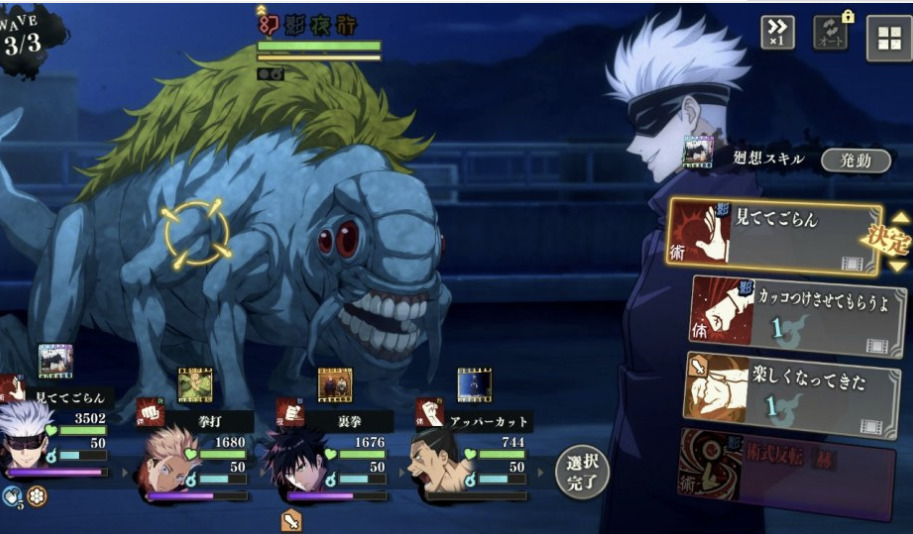
Task: Pick the 楽しくなってきた skill card
Action: (x=790, y=394)
